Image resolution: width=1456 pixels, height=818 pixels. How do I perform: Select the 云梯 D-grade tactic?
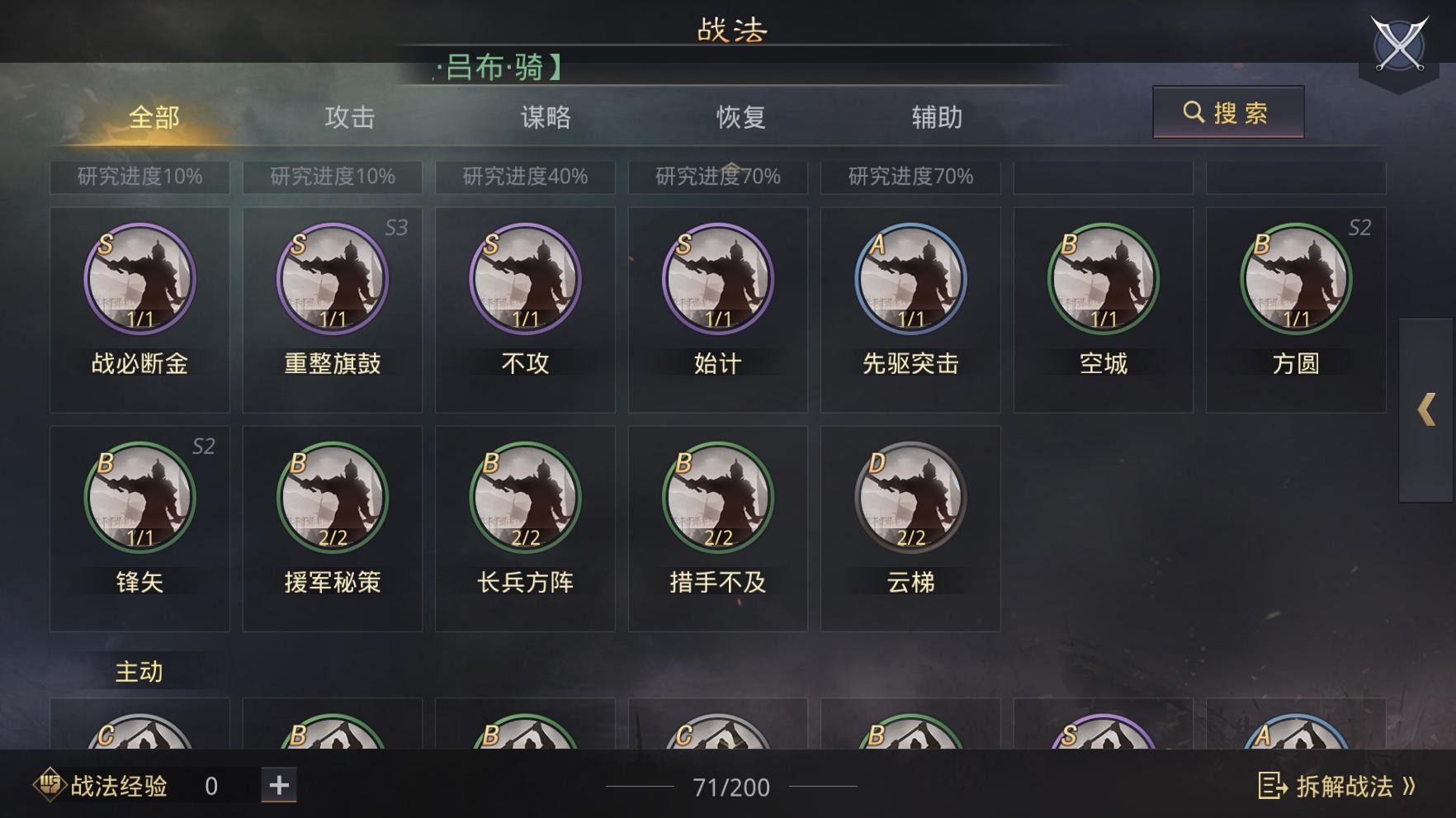coord(910,498)
